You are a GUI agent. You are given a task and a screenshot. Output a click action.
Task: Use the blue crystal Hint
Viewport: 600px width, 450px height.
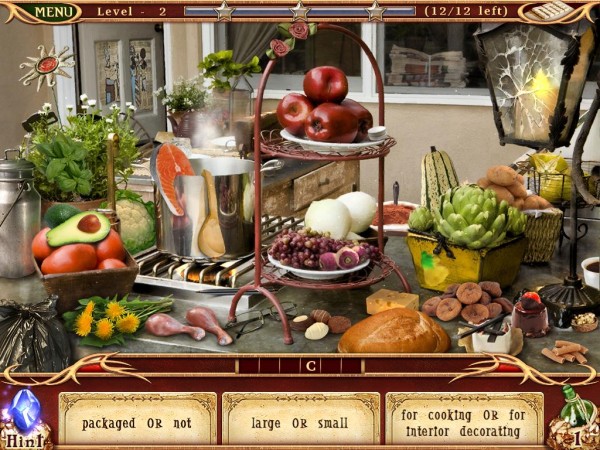tap(24, 415)
